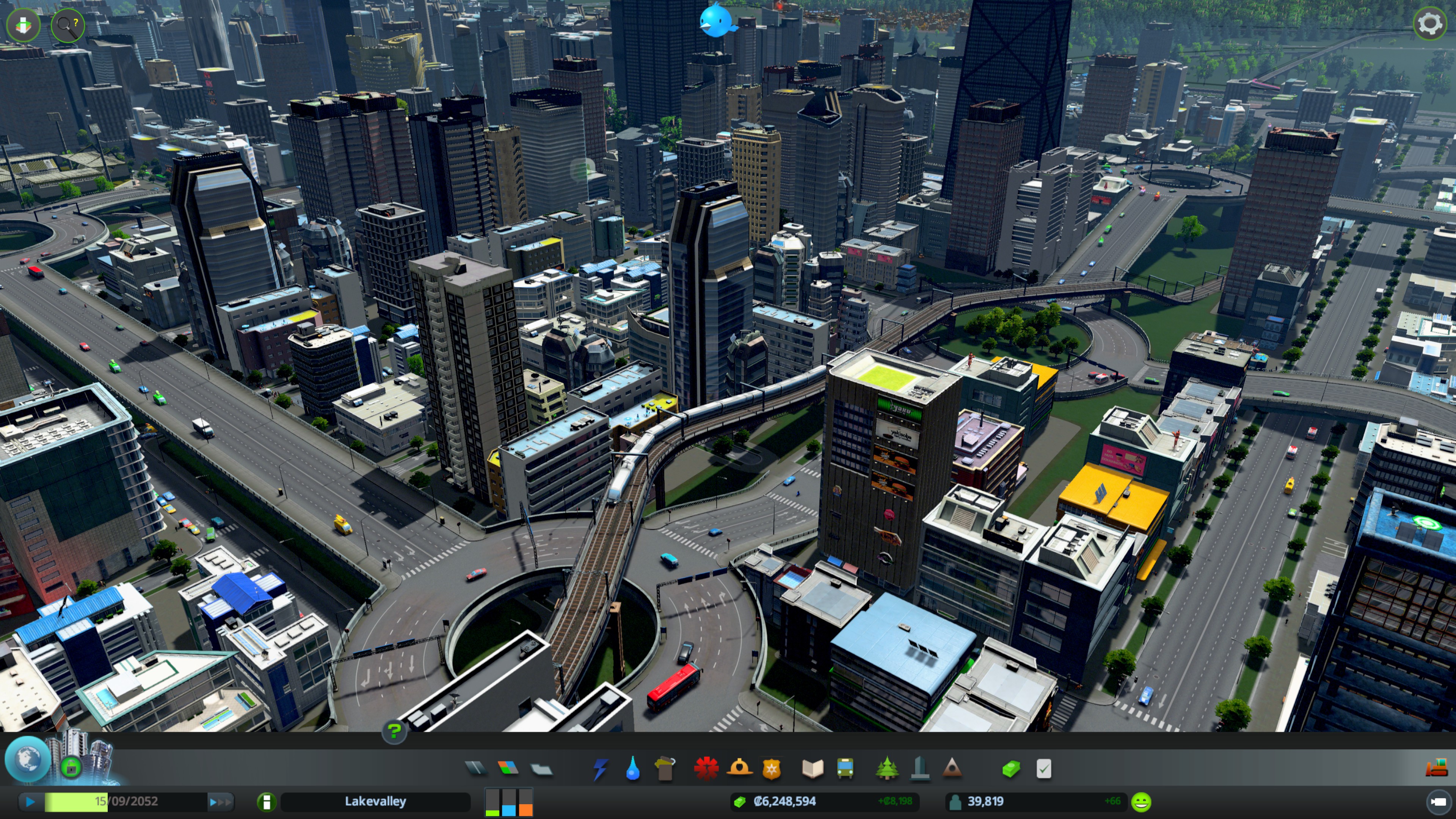Open the parks tree menu
Image resolution: width=1456 pixels, height=819 pixels.
887,769
